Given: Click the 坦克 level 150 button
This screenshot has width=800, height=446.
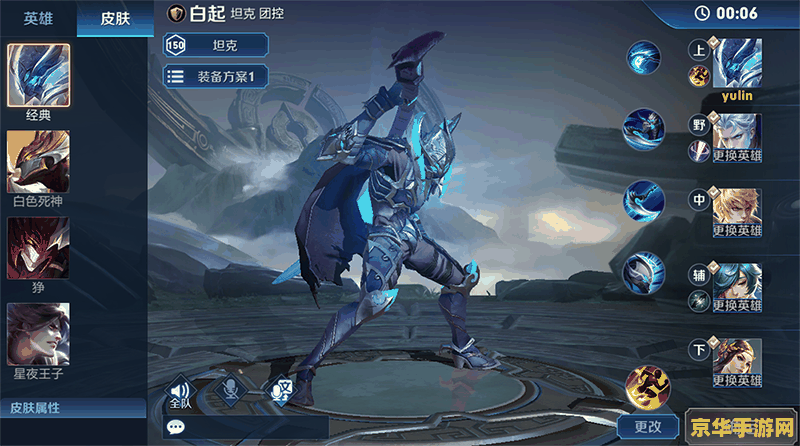Looking at the screenshot, I should pos(216,44).
